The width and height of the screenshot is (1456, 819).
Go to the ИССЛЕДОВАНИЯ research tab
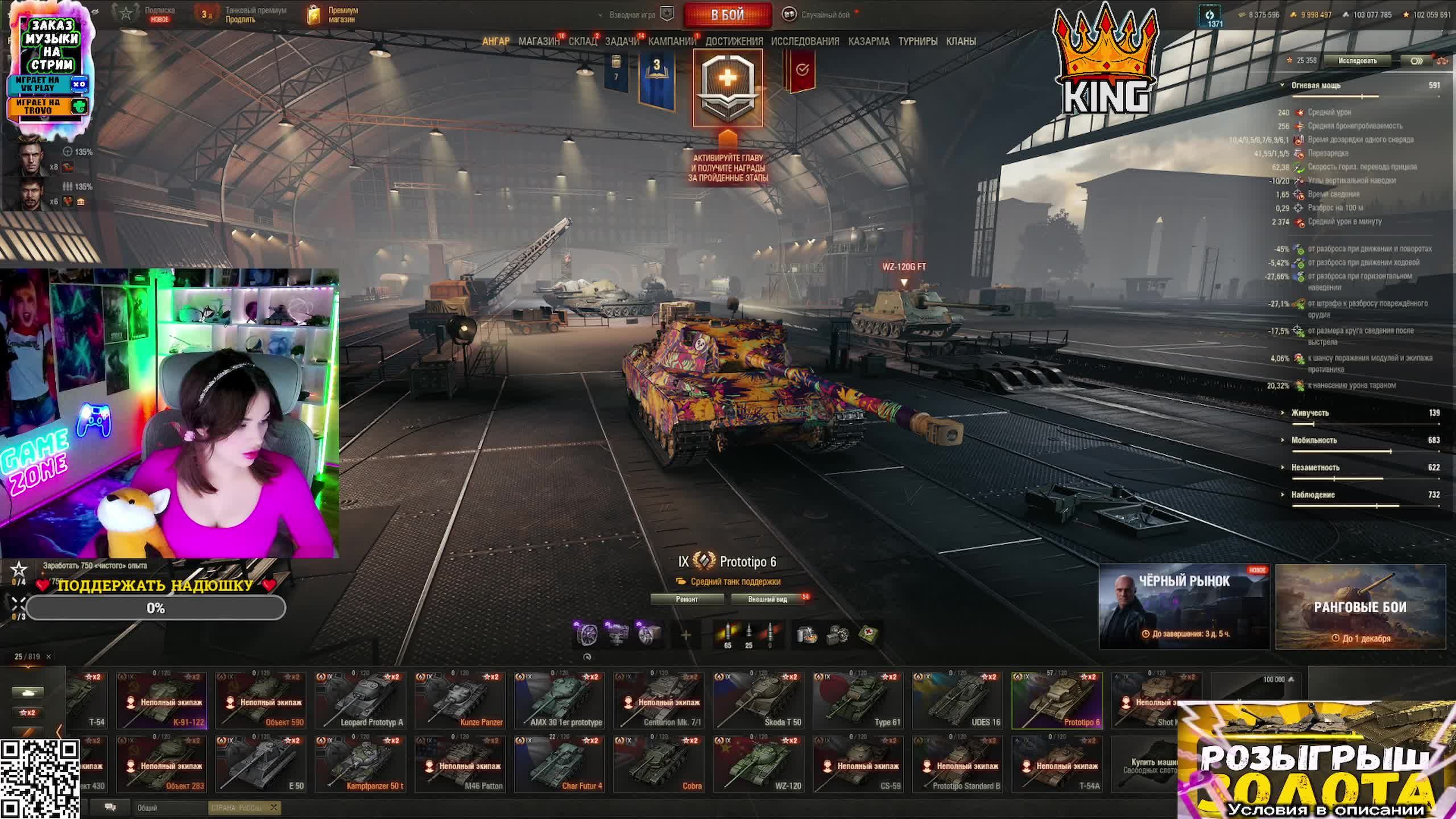(805, 42)
